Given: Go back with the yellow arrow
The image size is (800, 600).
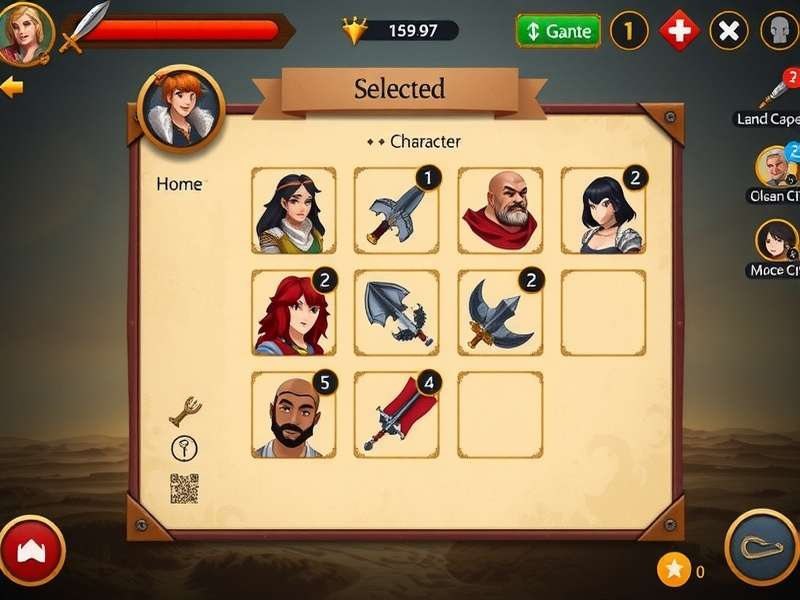Looking at the screenshot, I should click(12, 88).
